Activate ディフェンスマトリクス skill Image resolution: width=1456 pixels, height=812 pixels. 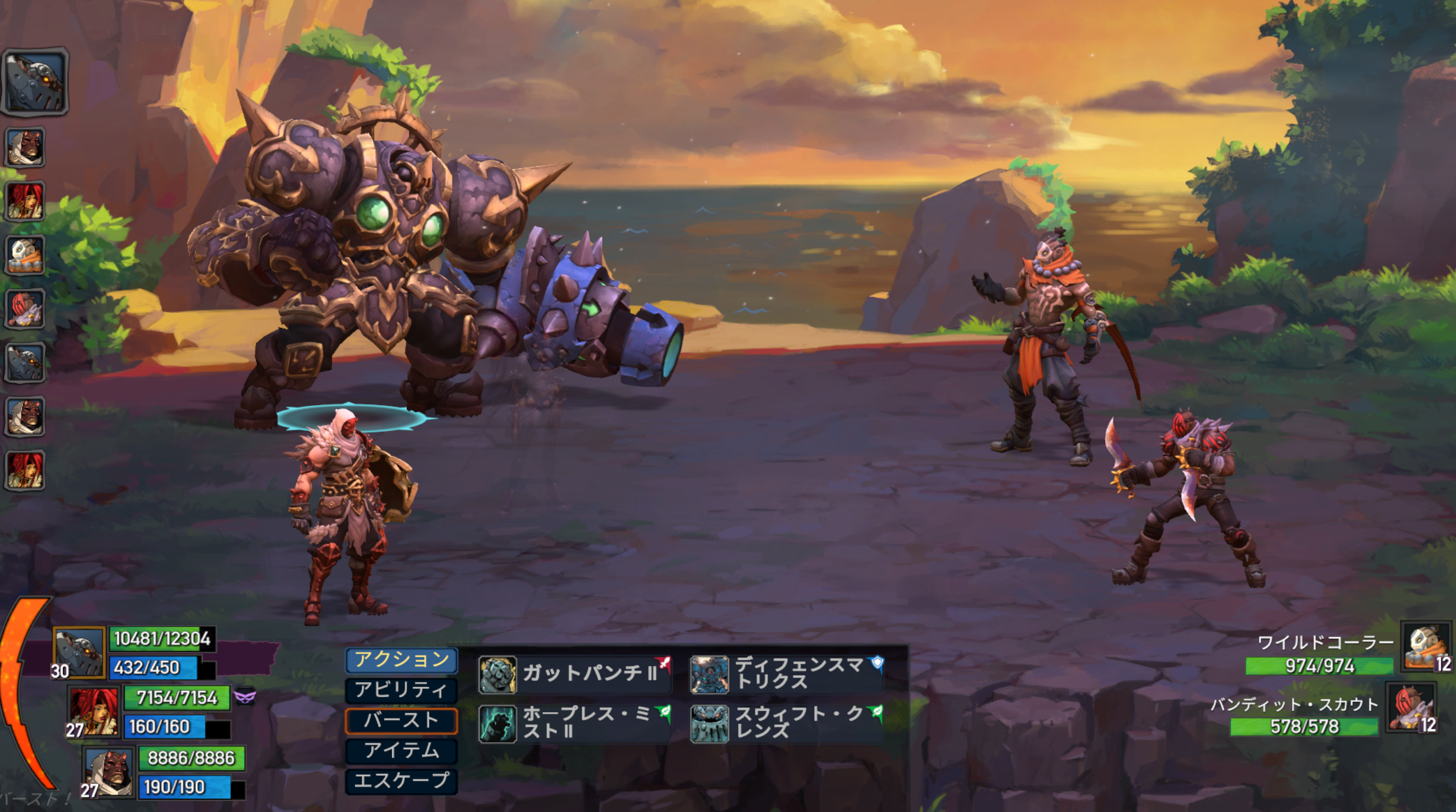787,673
